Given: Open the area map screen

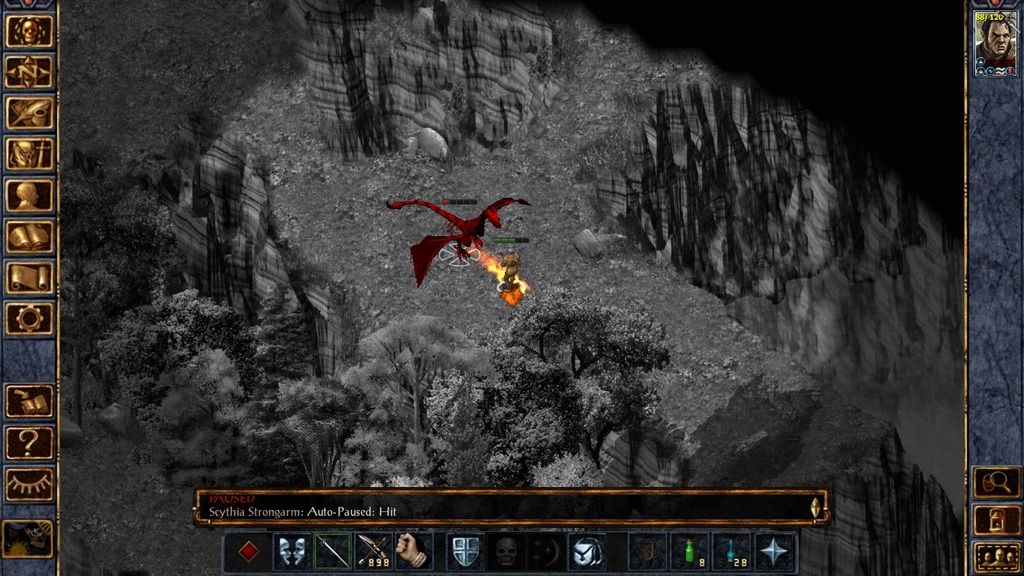Looking at the screenshot, I should [29, 72].
